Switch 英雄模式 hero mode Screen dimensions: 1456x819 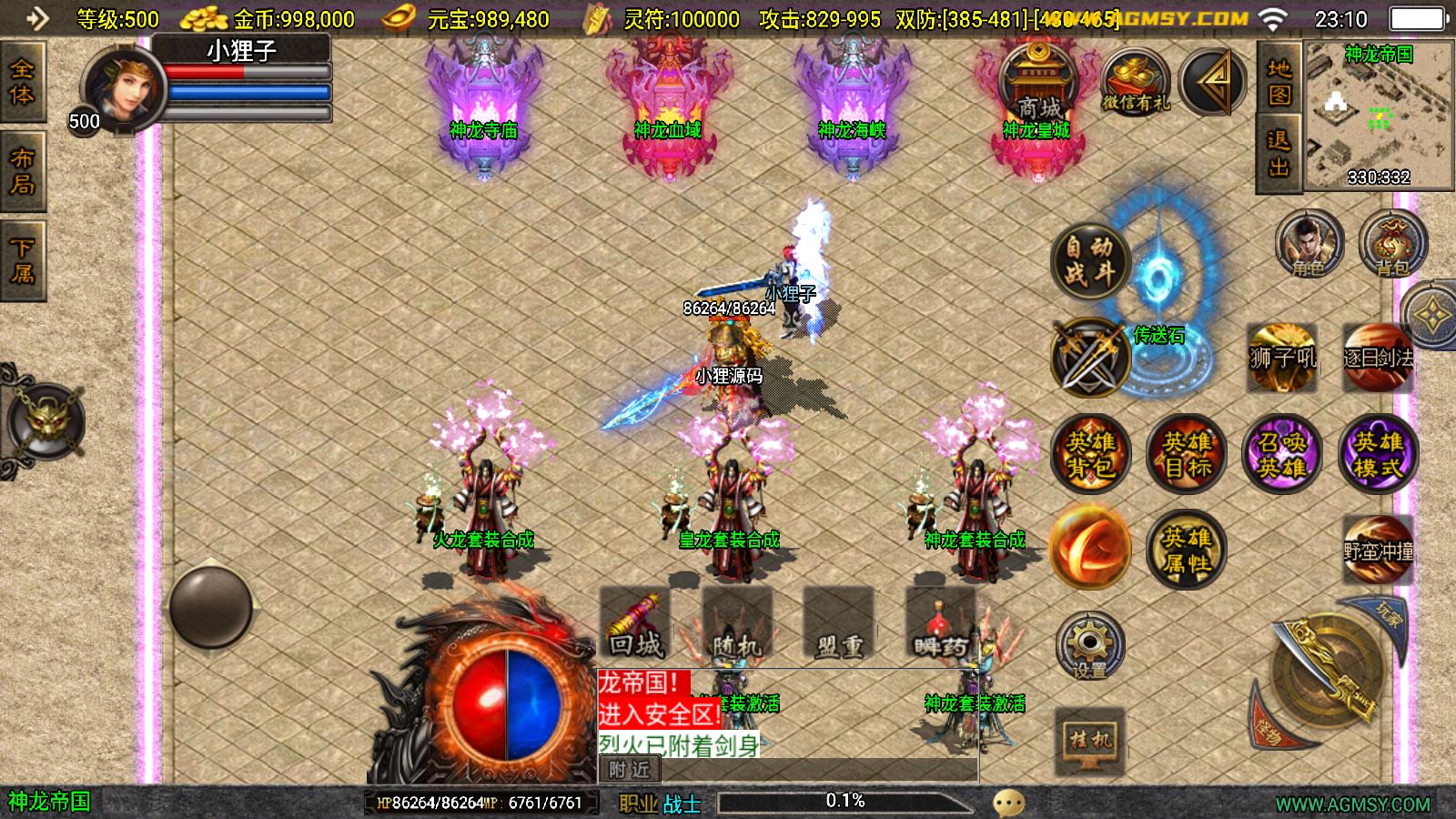click(1378, 454)
